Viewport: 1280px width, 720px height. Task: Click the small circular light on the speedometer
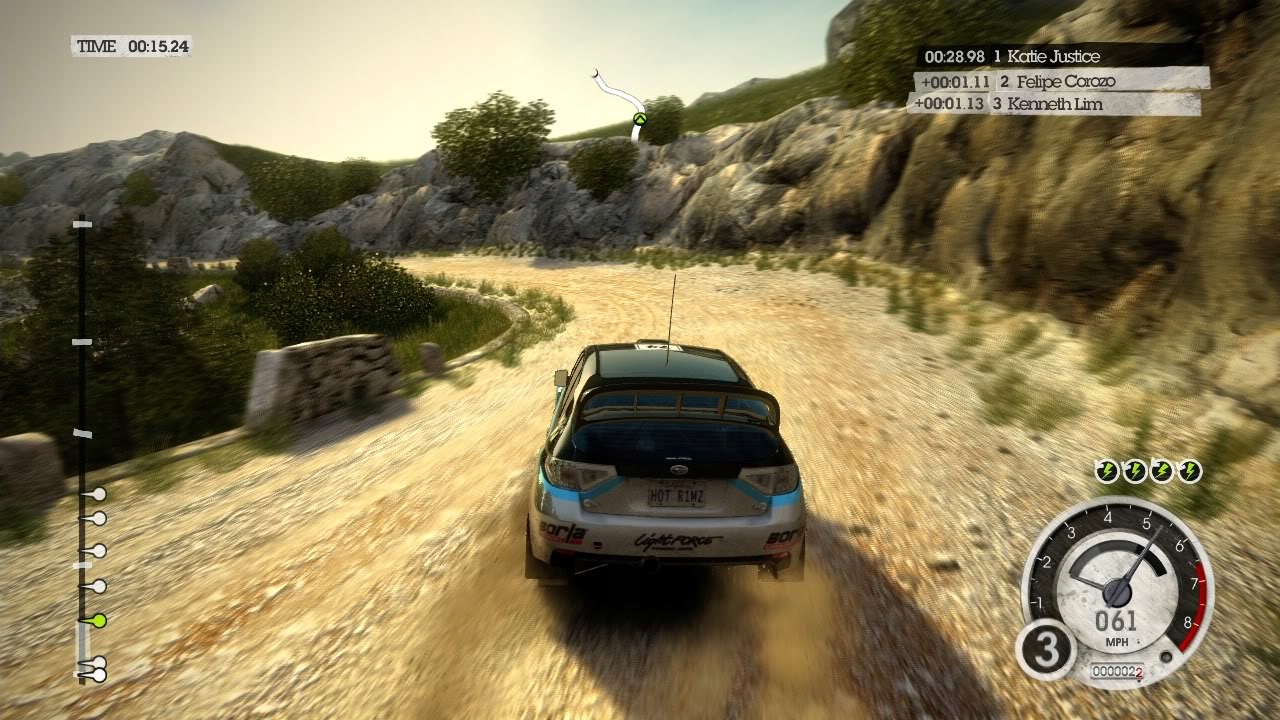1166,657
